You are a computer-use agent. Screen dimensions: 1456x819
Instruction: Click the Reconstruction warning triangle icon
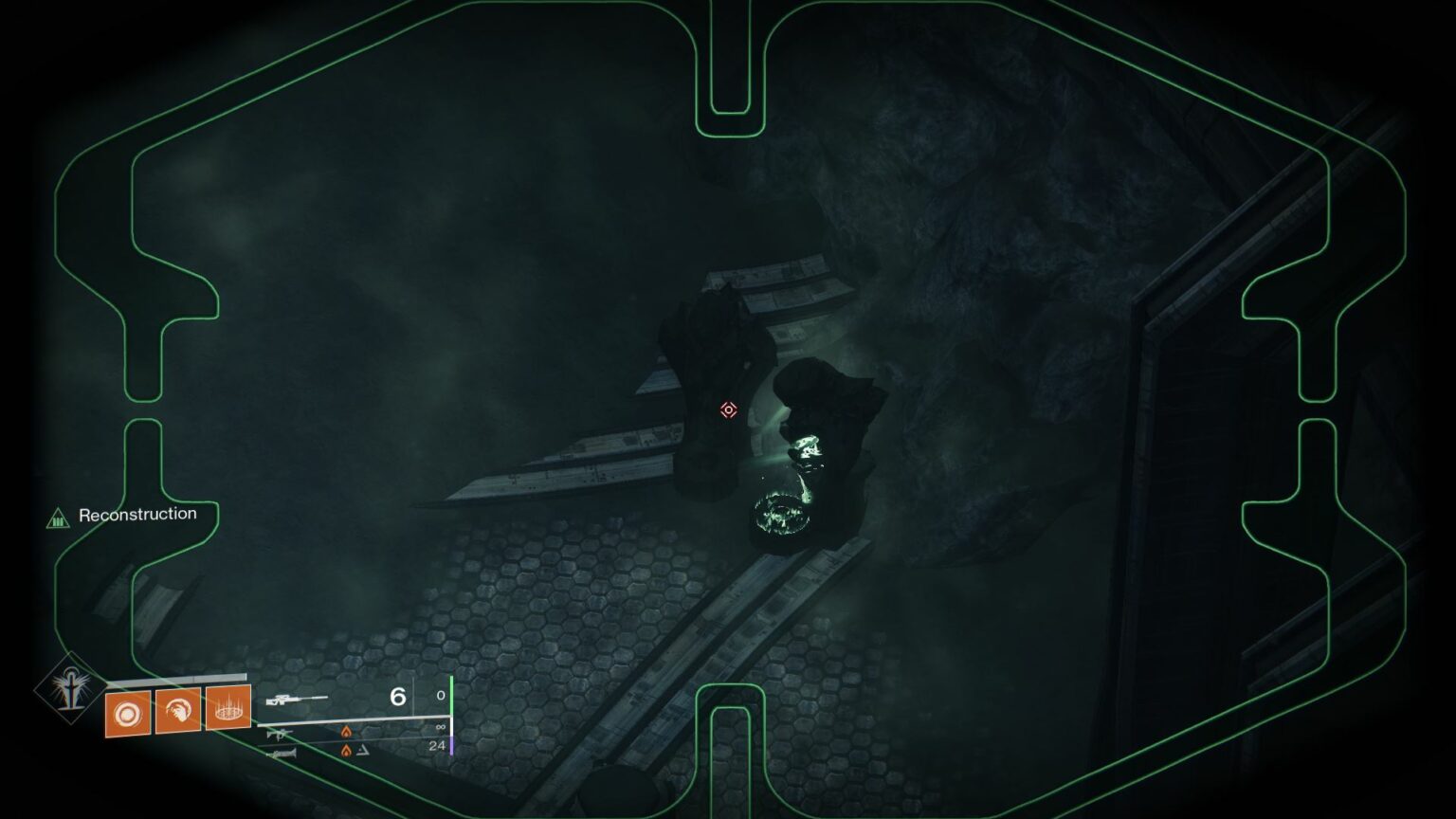pyautogui.click(x=59, y=519)
